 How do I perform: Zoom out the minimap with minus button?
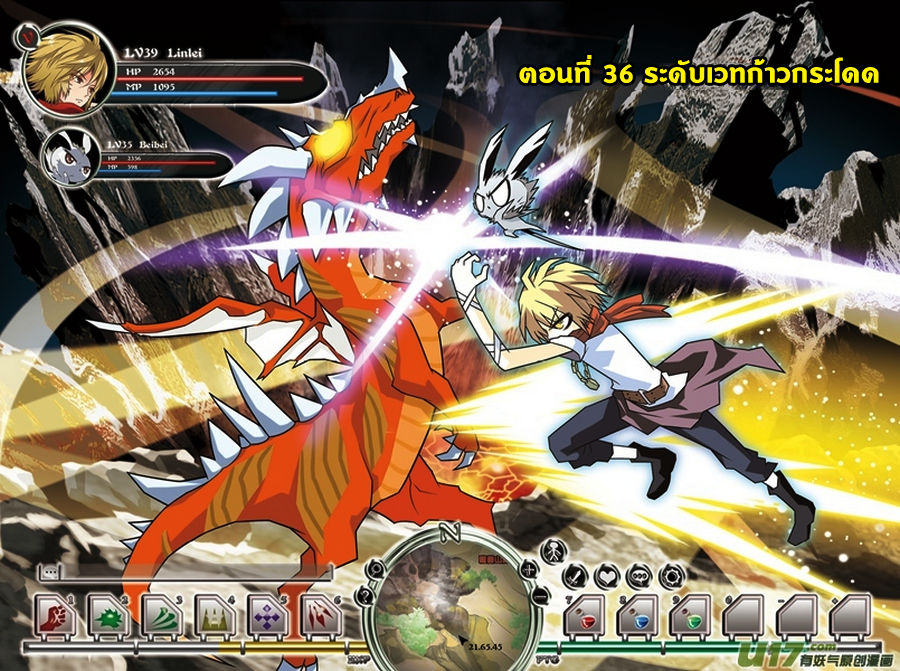click(541, 596)
